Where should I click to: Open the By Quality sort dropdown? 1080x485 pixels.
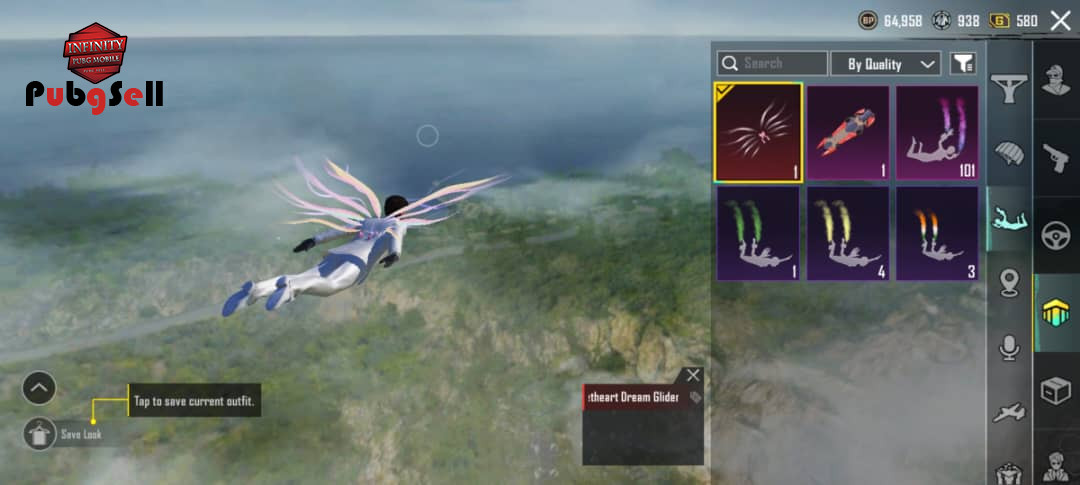pyautogui.click(x=886, y=64)
